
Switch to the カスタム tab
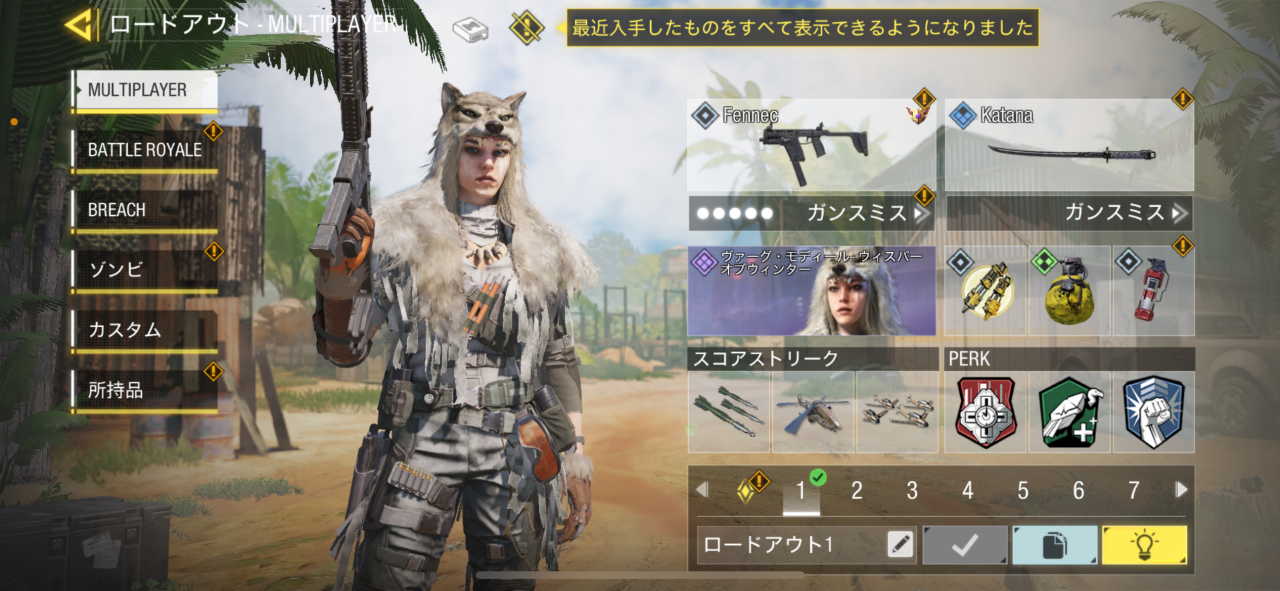(145, 330)
